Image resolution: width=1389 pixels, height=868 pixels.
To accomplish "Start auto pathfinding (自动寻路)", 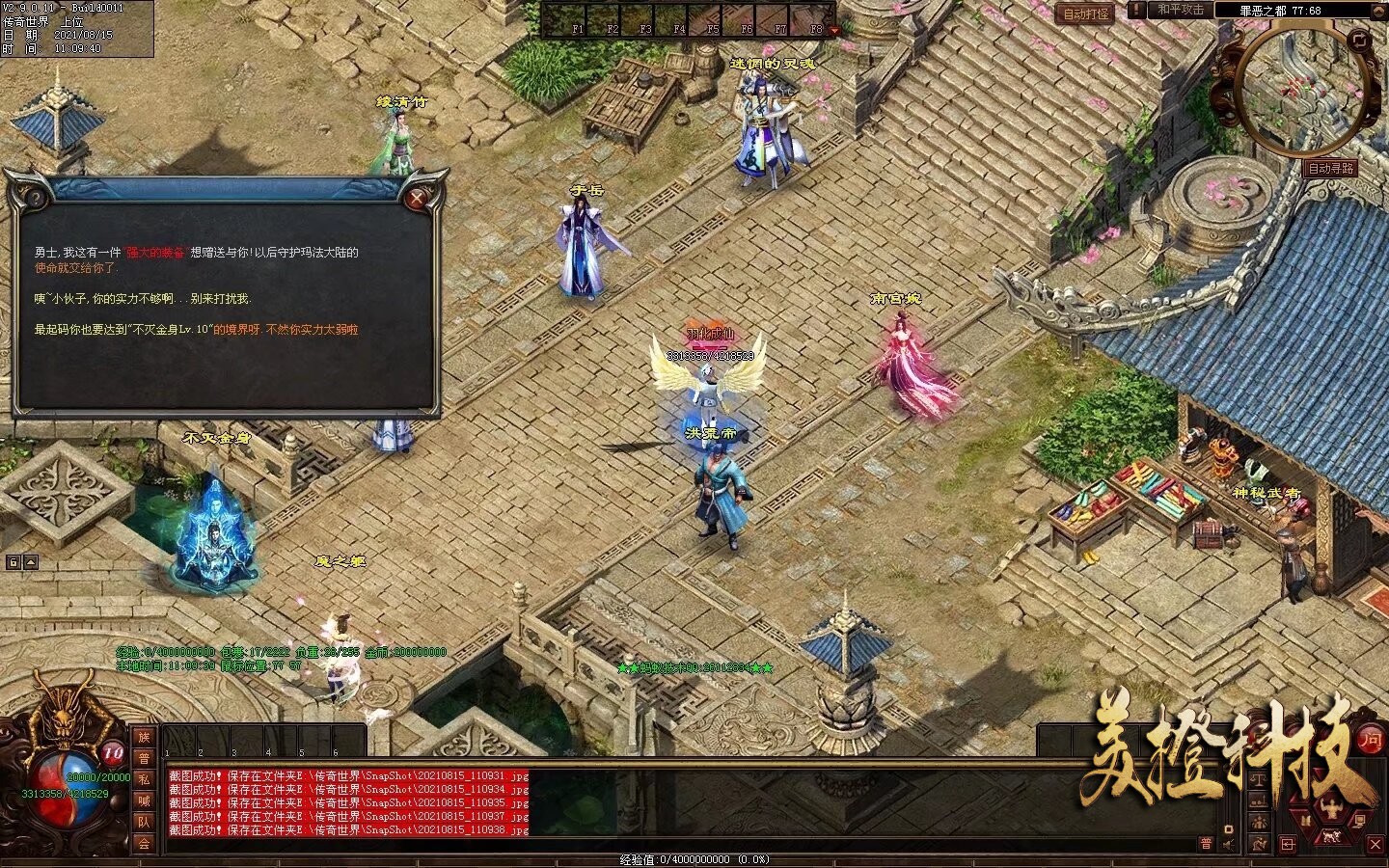I will (x=1331, y=168).
